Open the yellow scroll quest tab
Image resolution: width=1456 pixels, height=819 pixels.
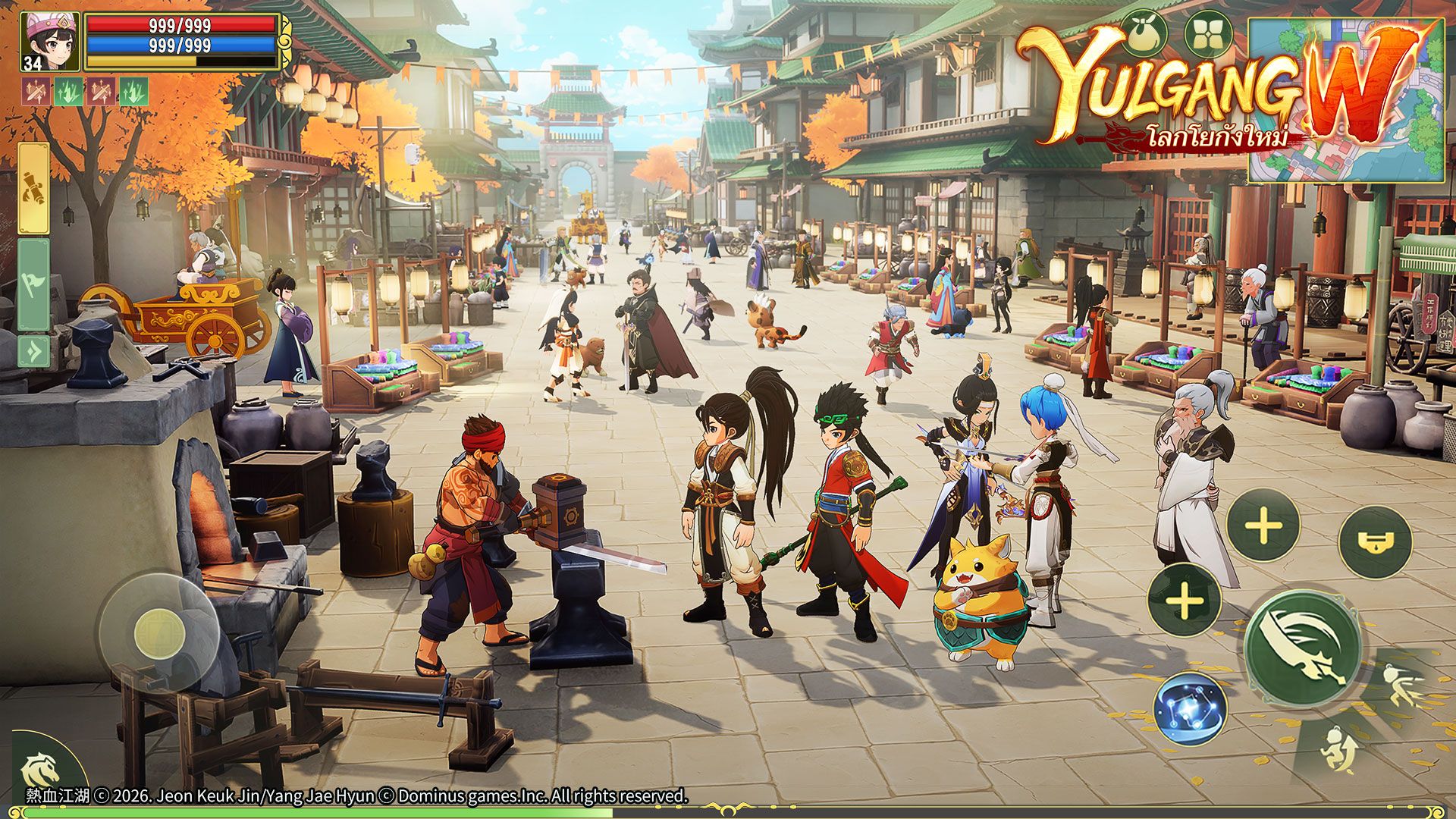pos(34,188)
